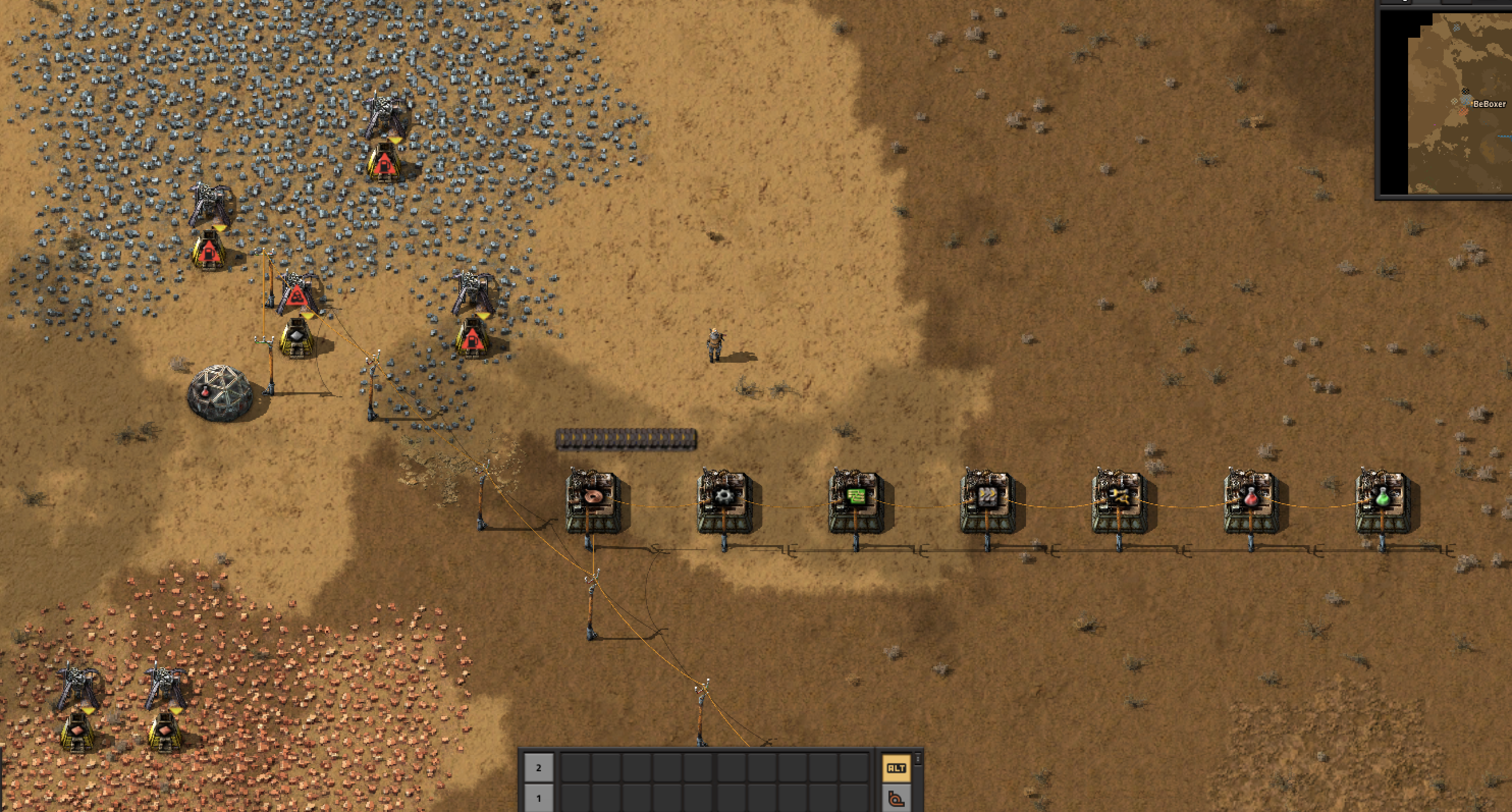Select the machine displaying the copper cable icon
The width and height of the screenshot is (1512, 812).
(593, 497)
